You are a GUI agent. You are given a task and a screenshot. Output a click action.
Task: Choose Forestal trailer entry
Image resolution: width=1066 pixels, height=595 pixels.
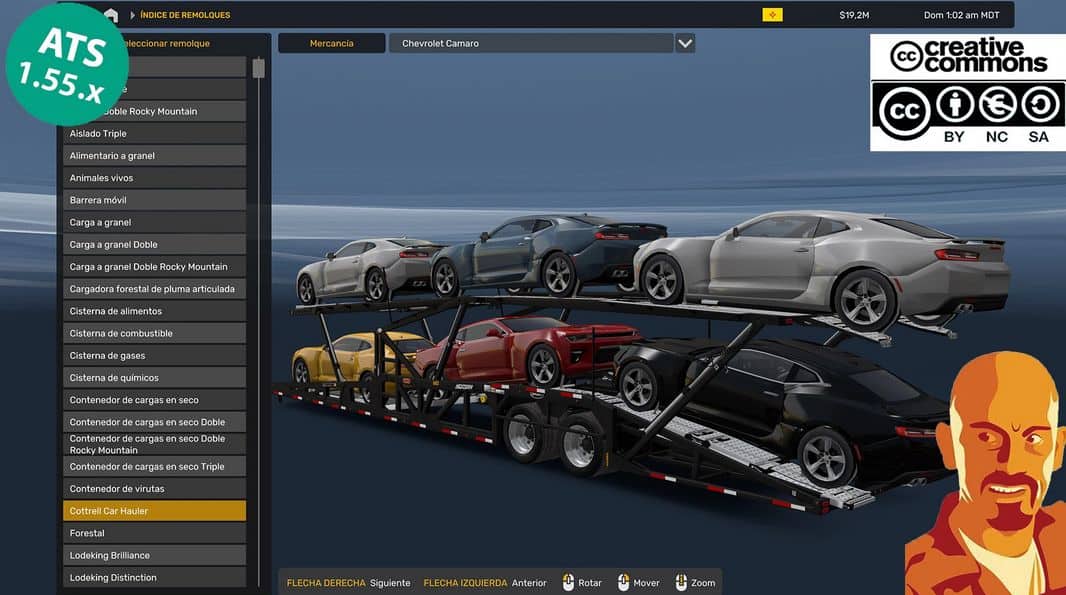point(154,533)
